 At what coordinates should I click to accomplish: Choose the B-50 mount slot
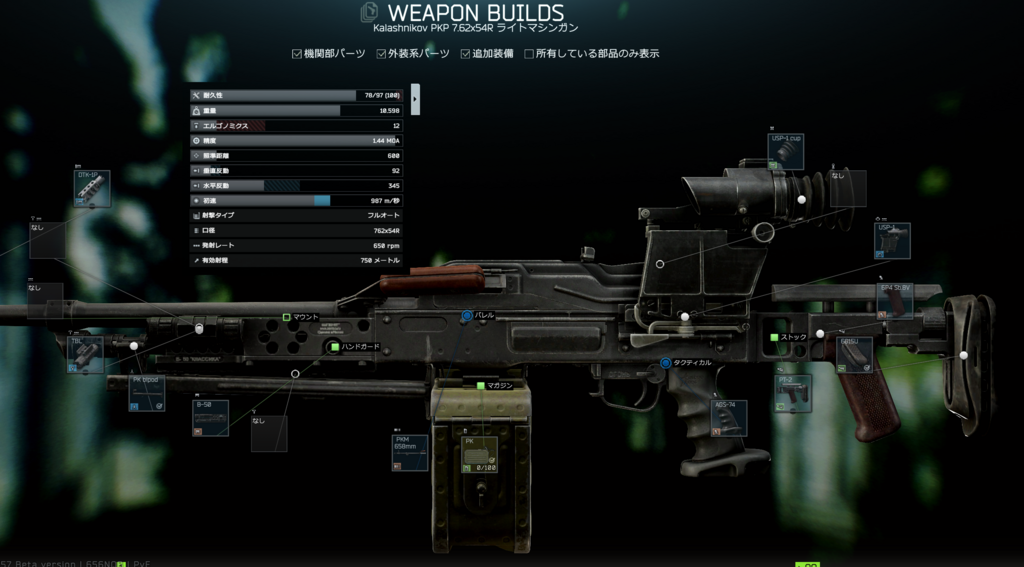[210, 418]
